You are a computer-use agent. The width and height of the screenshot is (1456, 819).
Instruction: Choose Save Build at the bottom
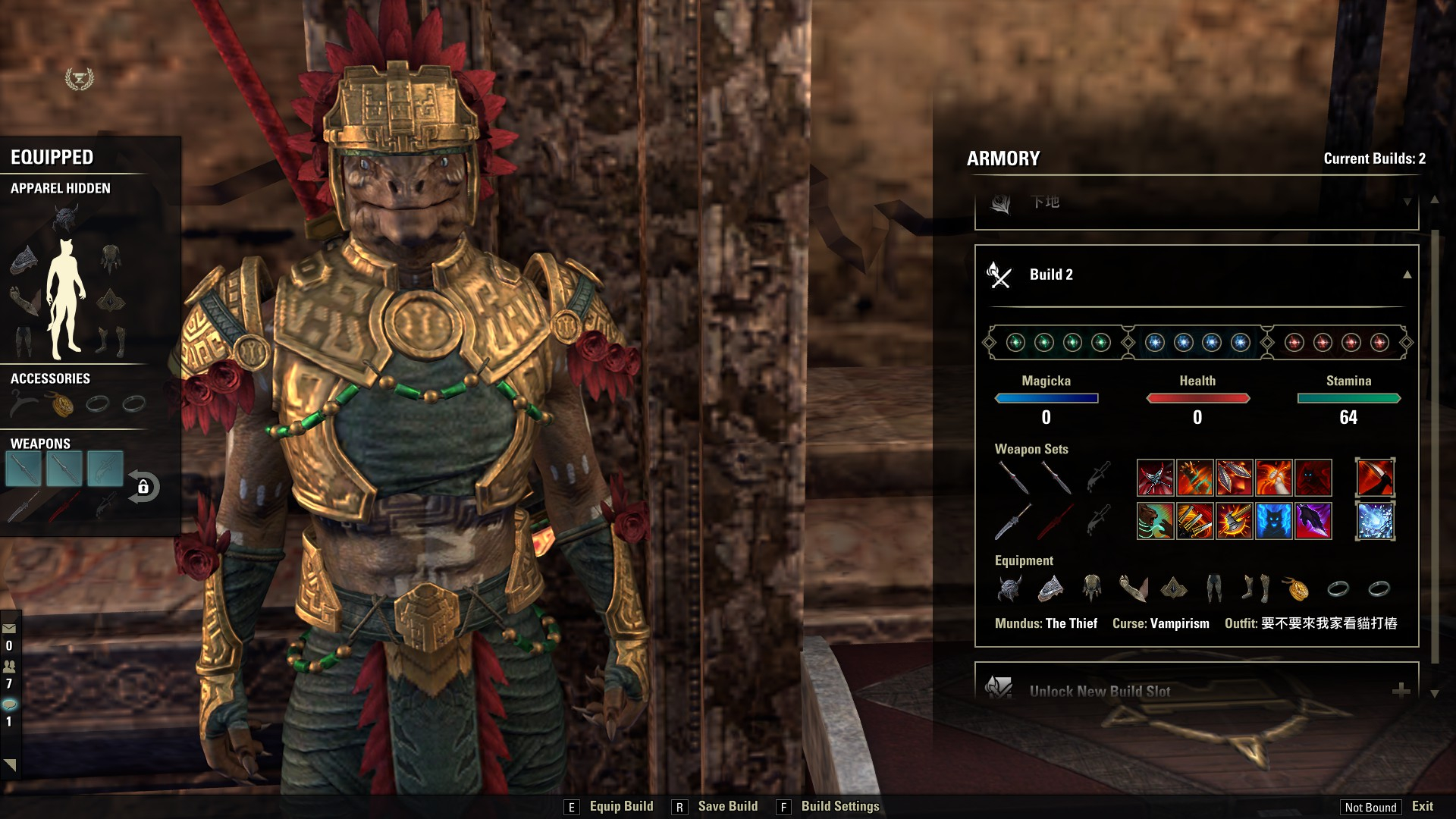726,806
